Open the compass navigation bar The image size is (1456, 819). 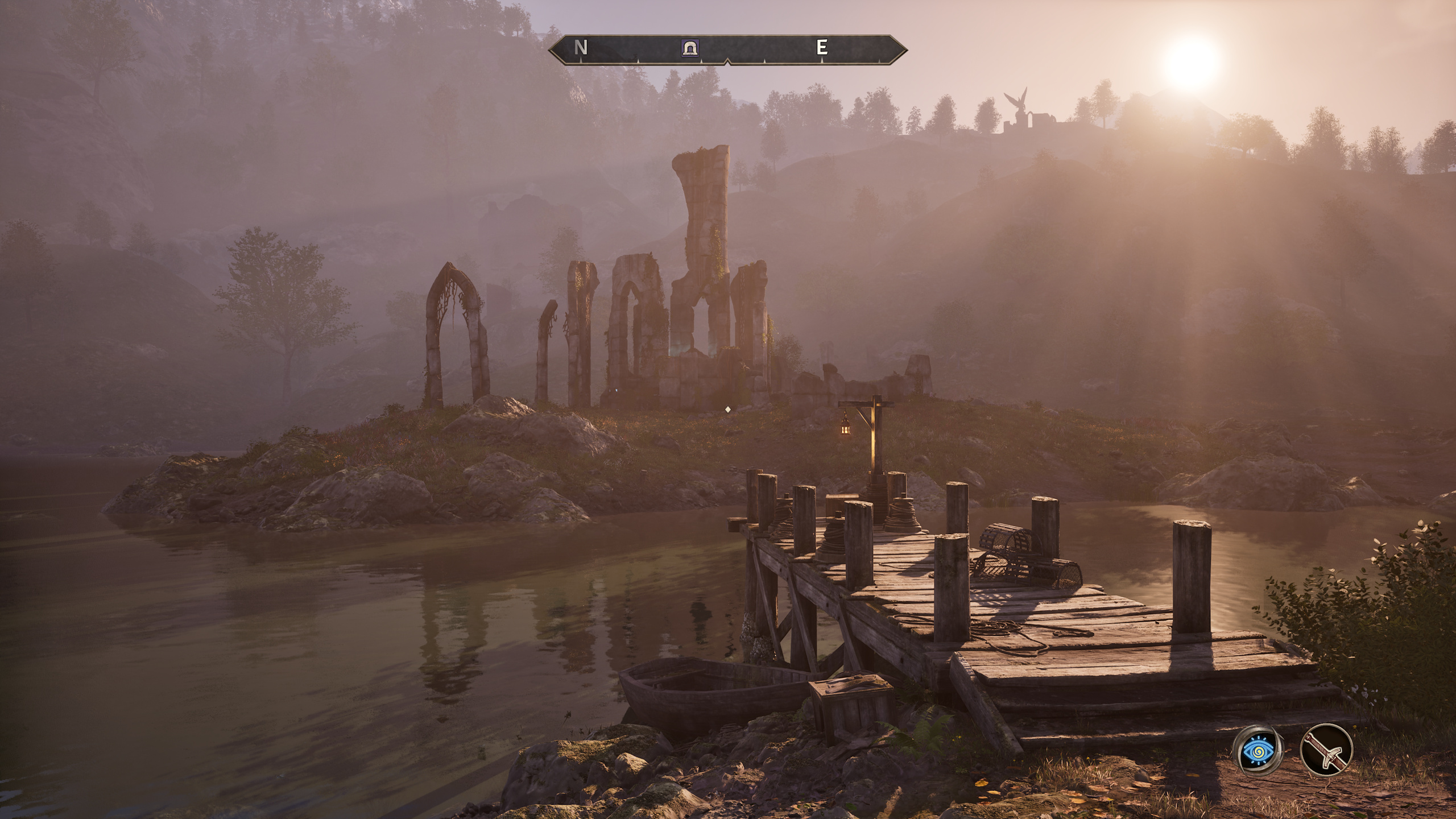[728, 50]
